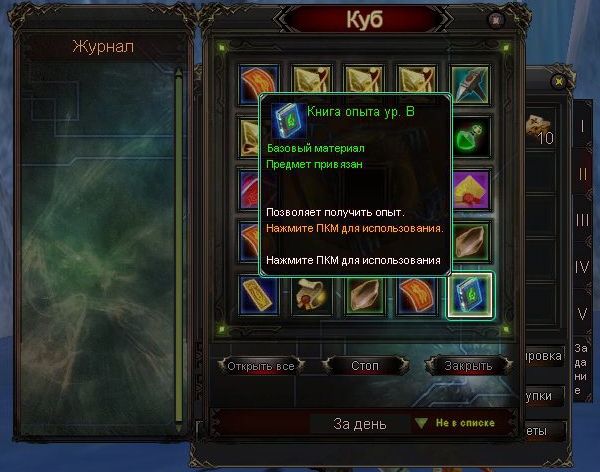The image size is (600, 472).
Task: Switch to inventory tab II
Action: [583, 173]
